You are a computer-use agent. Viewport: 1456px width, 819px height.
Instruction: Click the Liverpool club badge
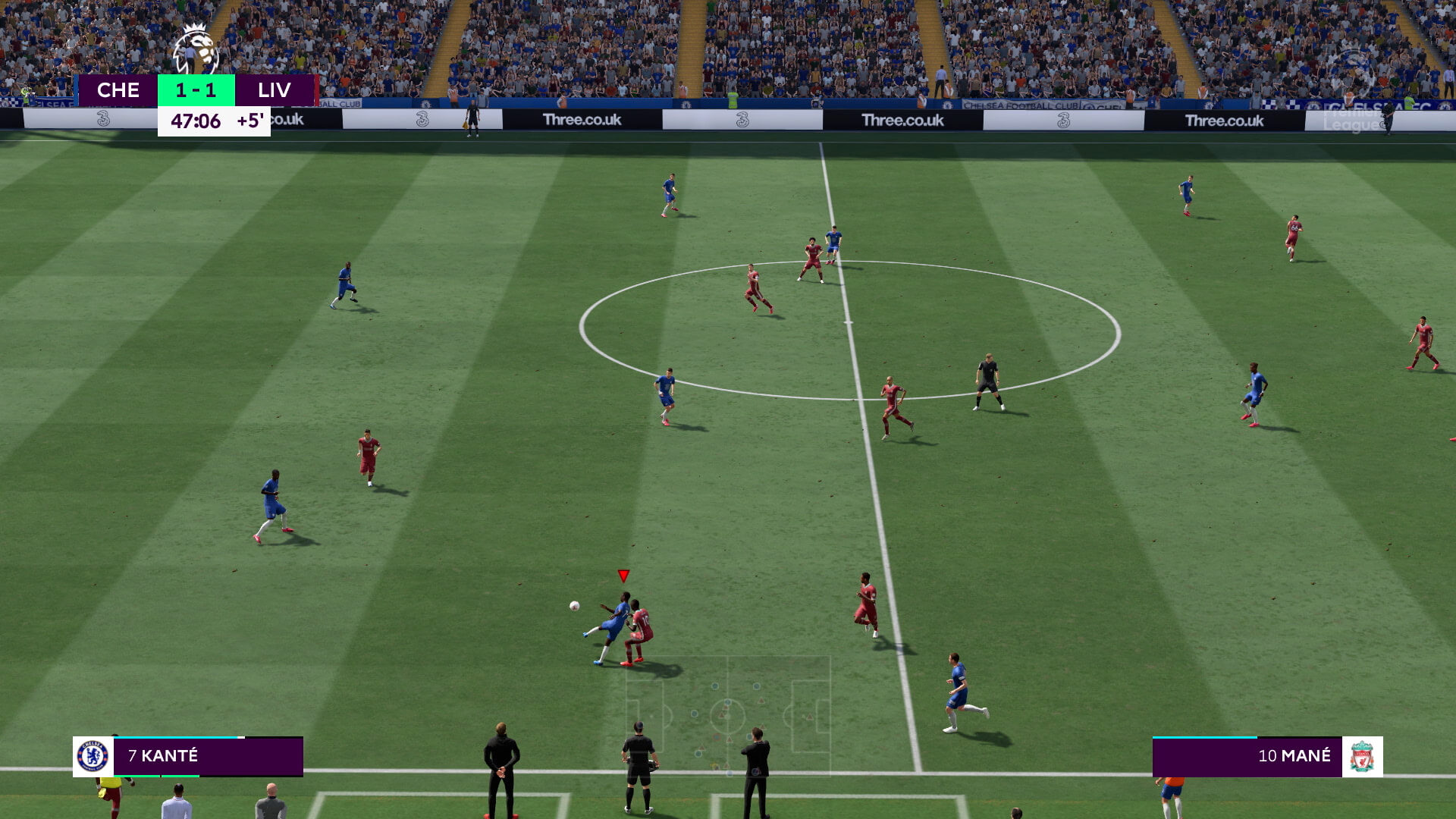[1362, 756]
